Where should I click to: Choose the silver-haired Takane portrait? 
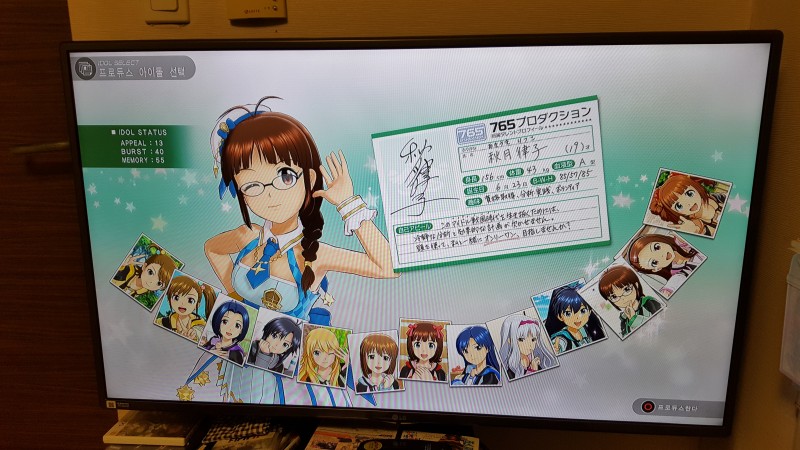(522, 347)
